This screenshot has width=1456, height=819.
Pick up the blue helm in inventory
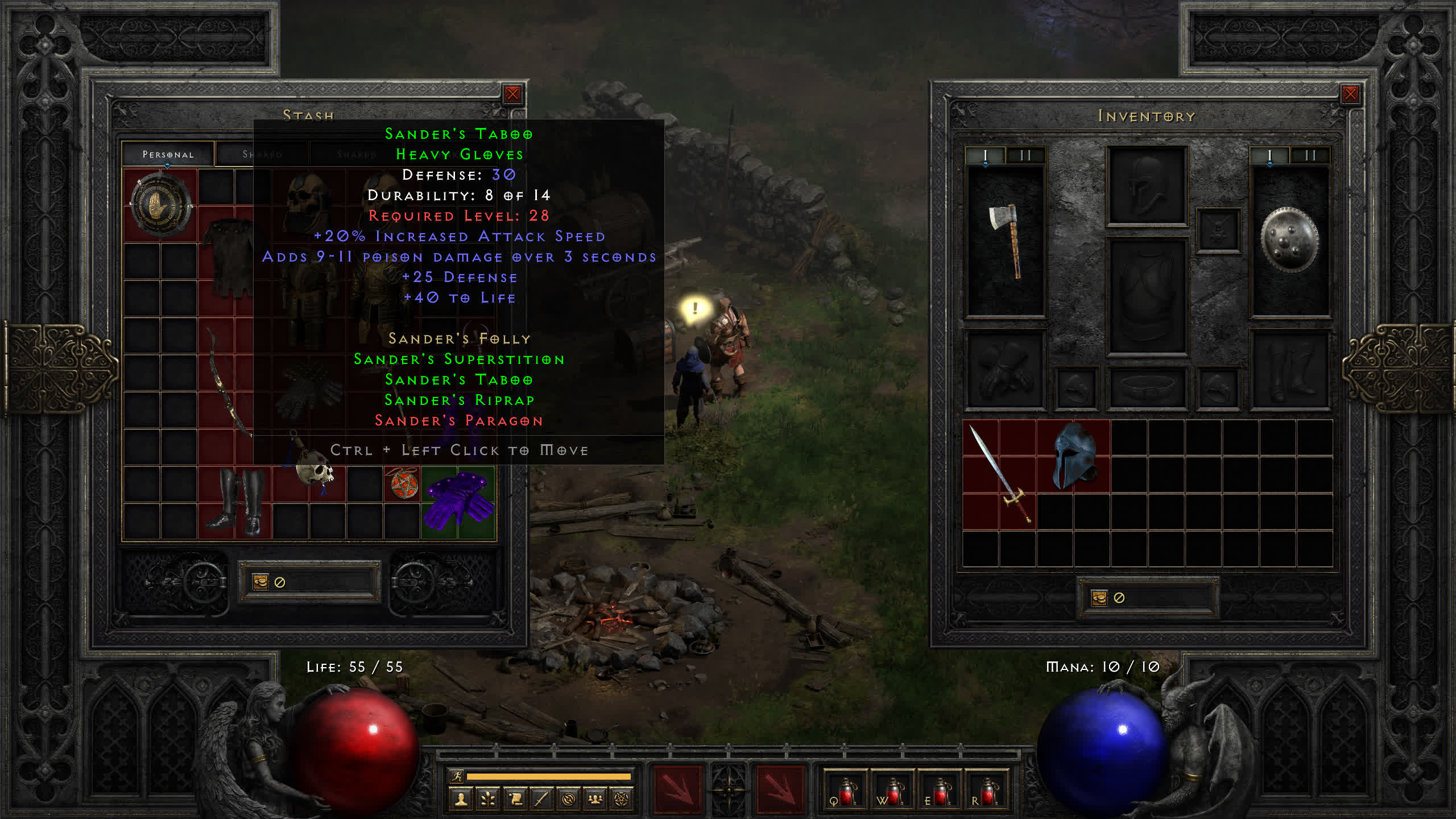pos(1073,456)
